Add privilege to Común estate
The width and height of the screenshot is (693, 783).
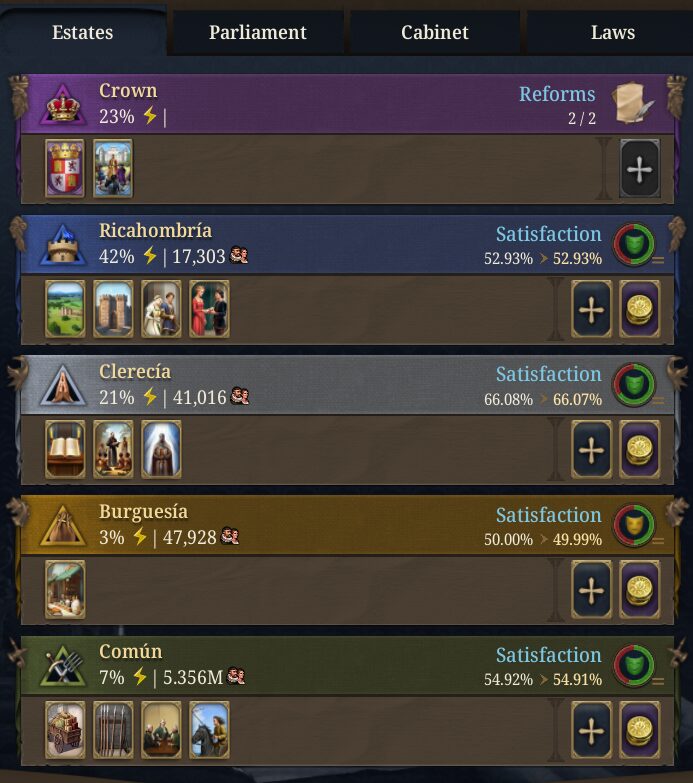(591, 730)
